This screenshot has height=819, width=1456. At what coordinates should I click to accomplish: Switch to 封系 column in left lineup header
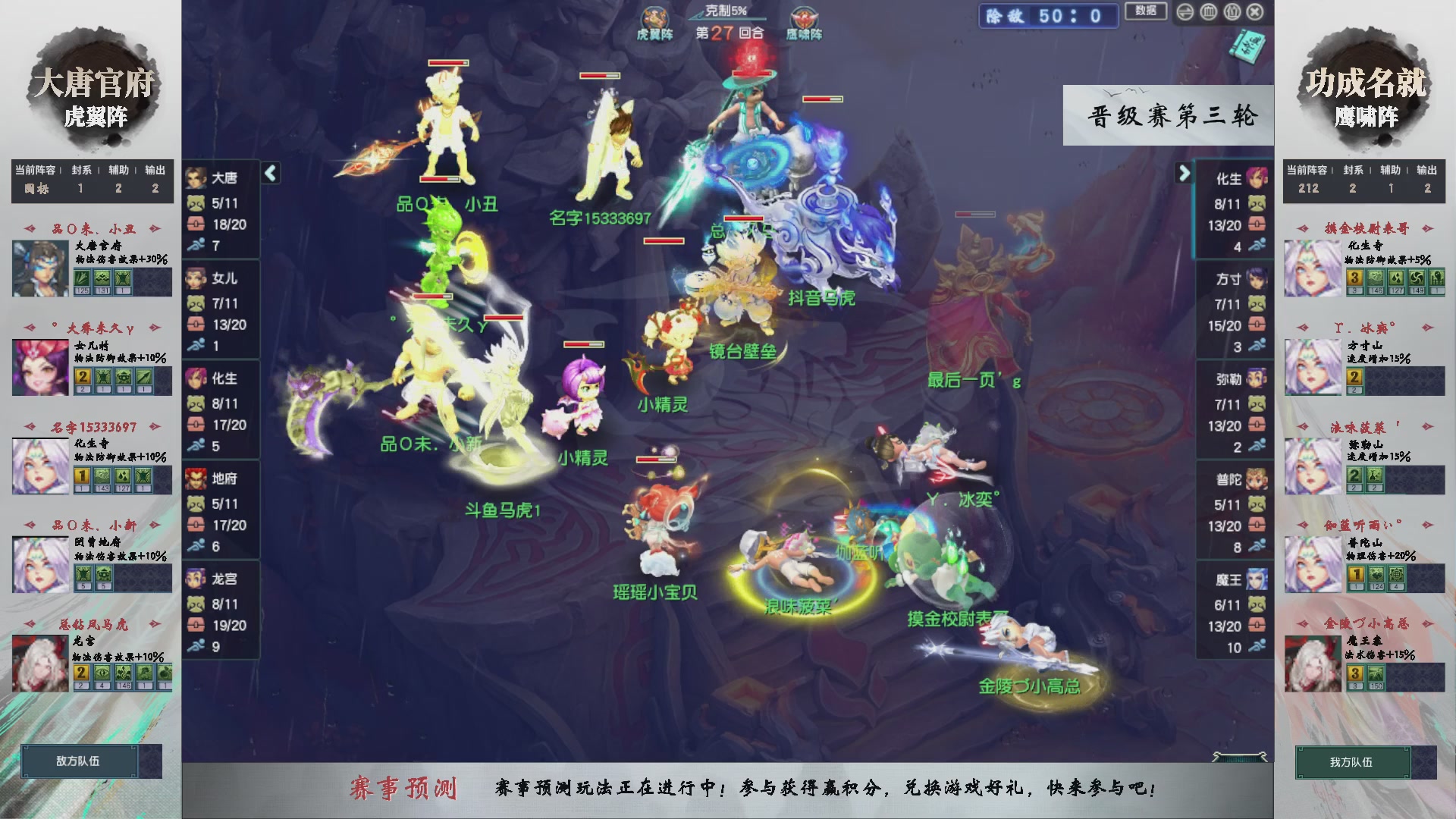(x=82, y=170)
